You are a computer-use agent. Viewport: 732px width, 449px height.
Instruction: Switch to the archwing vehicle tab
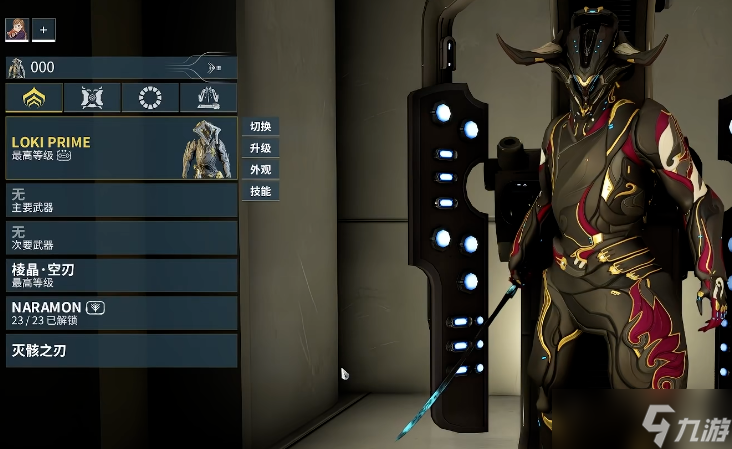[208, 97]
